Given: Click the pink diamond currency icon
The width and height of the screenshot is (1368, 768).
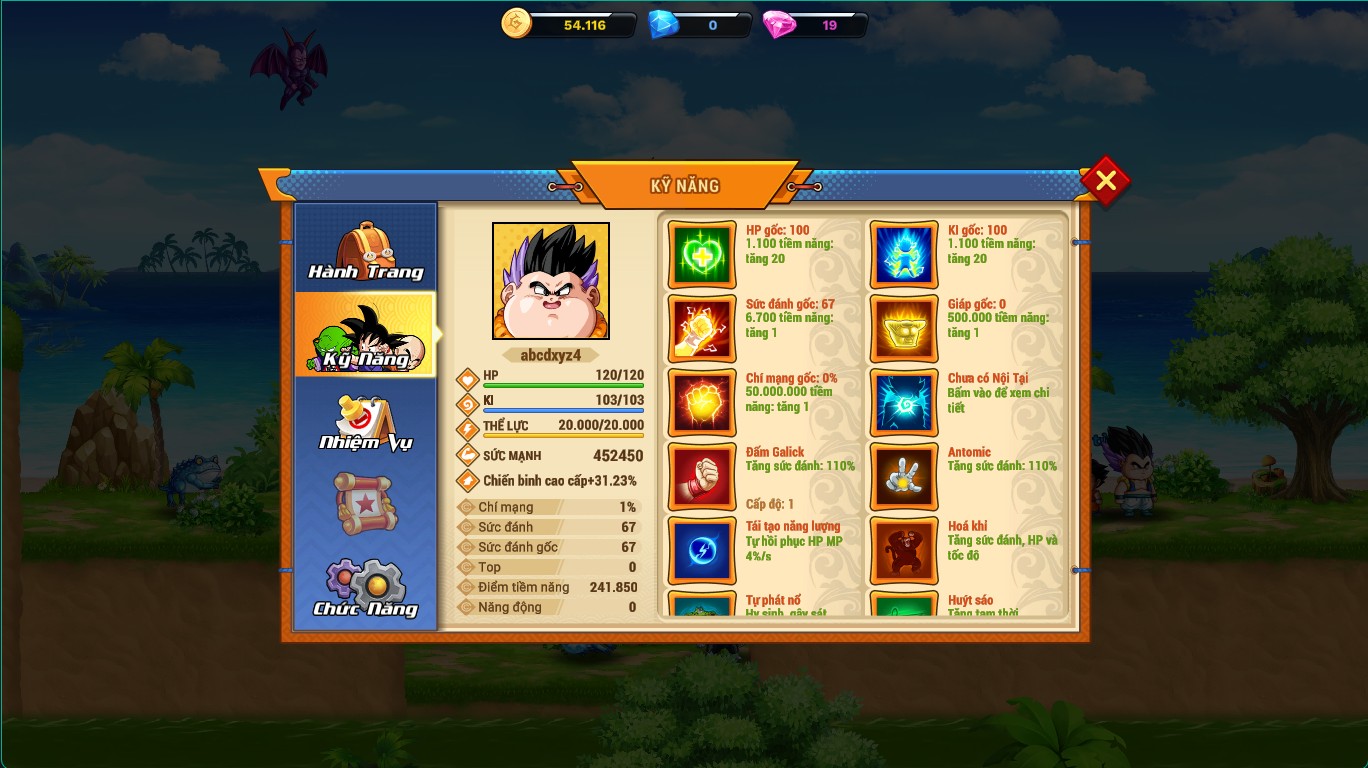Looking at the screenshot, I should [x=779, y=24].
